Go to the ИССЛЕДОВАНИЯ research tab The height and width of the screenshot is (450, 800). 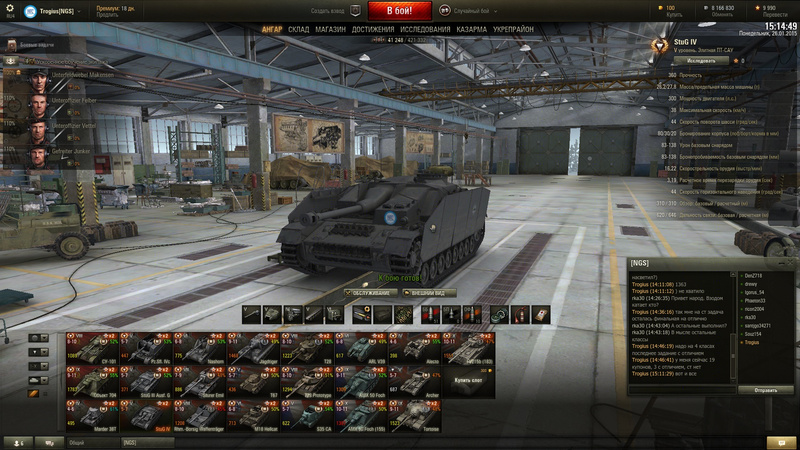point(425,30)
